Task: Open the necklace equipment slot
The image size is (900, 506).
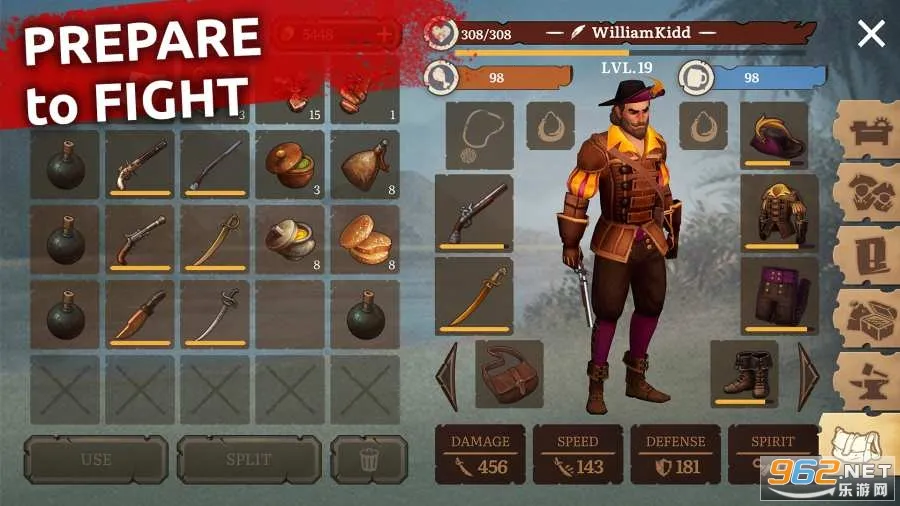Action: point(479,135)
